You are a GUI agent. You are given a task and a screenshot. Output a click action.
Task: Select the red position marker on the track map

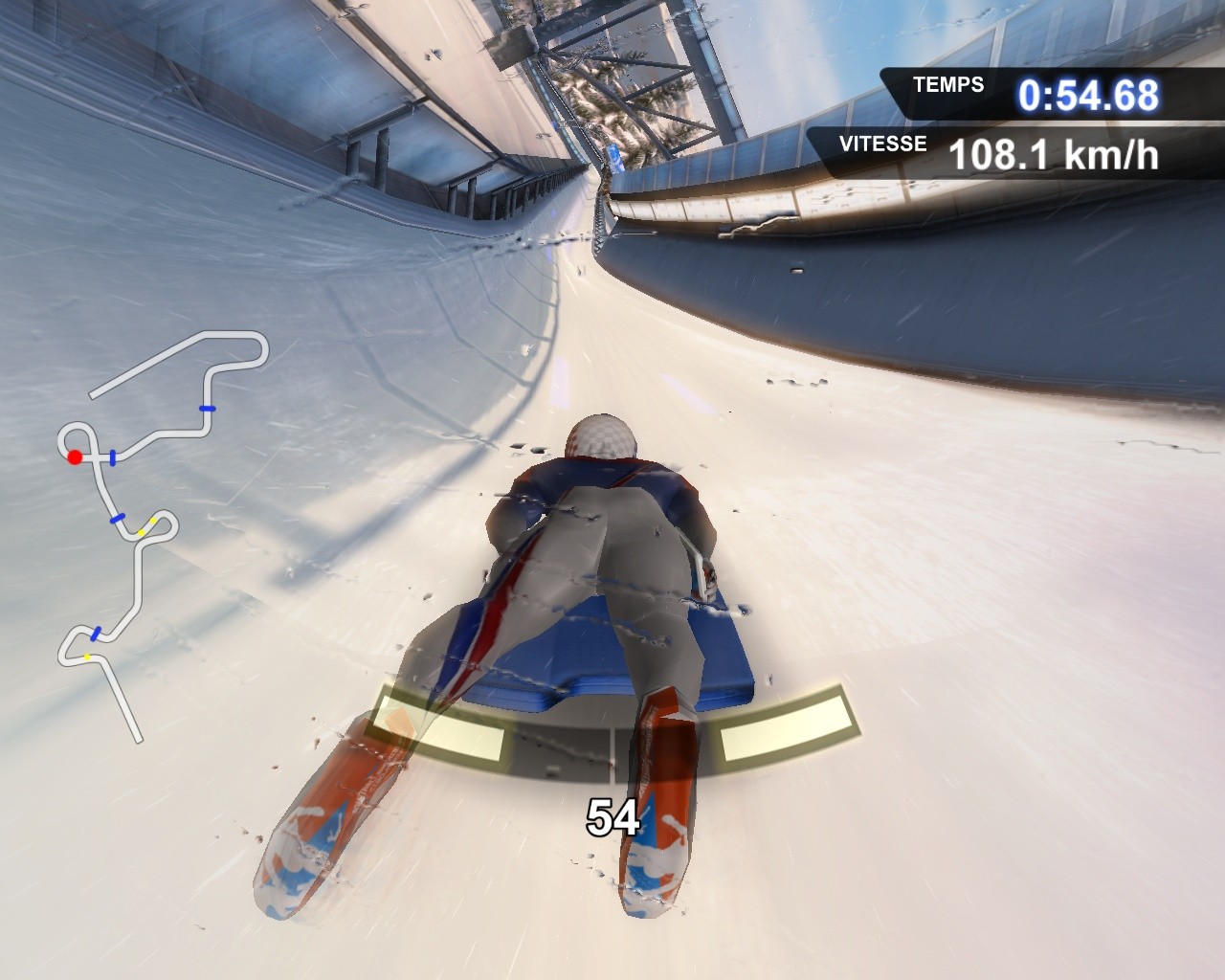point(74,457)
